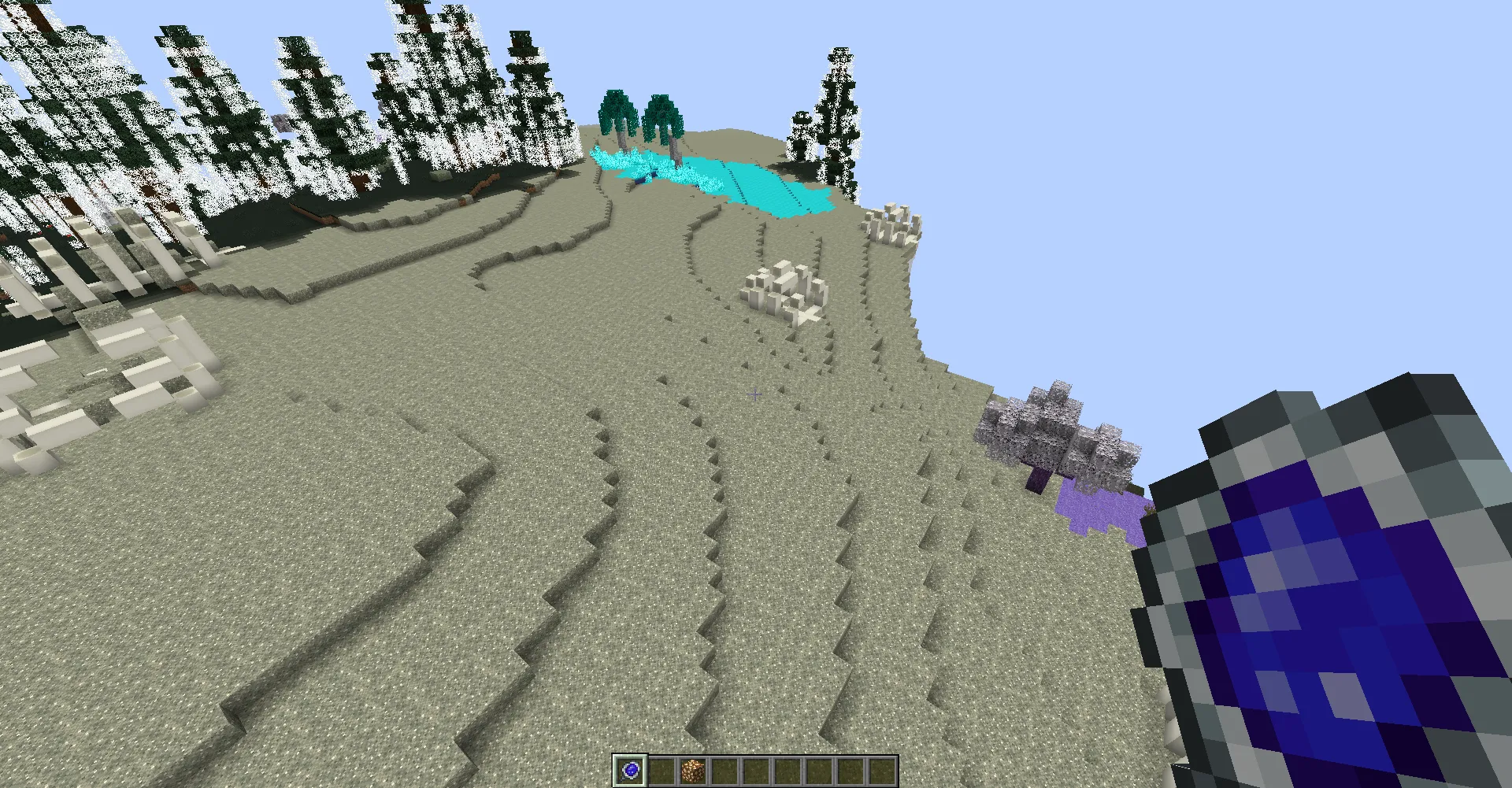Click the white quartz formation mid-slope

pos(784,291)
